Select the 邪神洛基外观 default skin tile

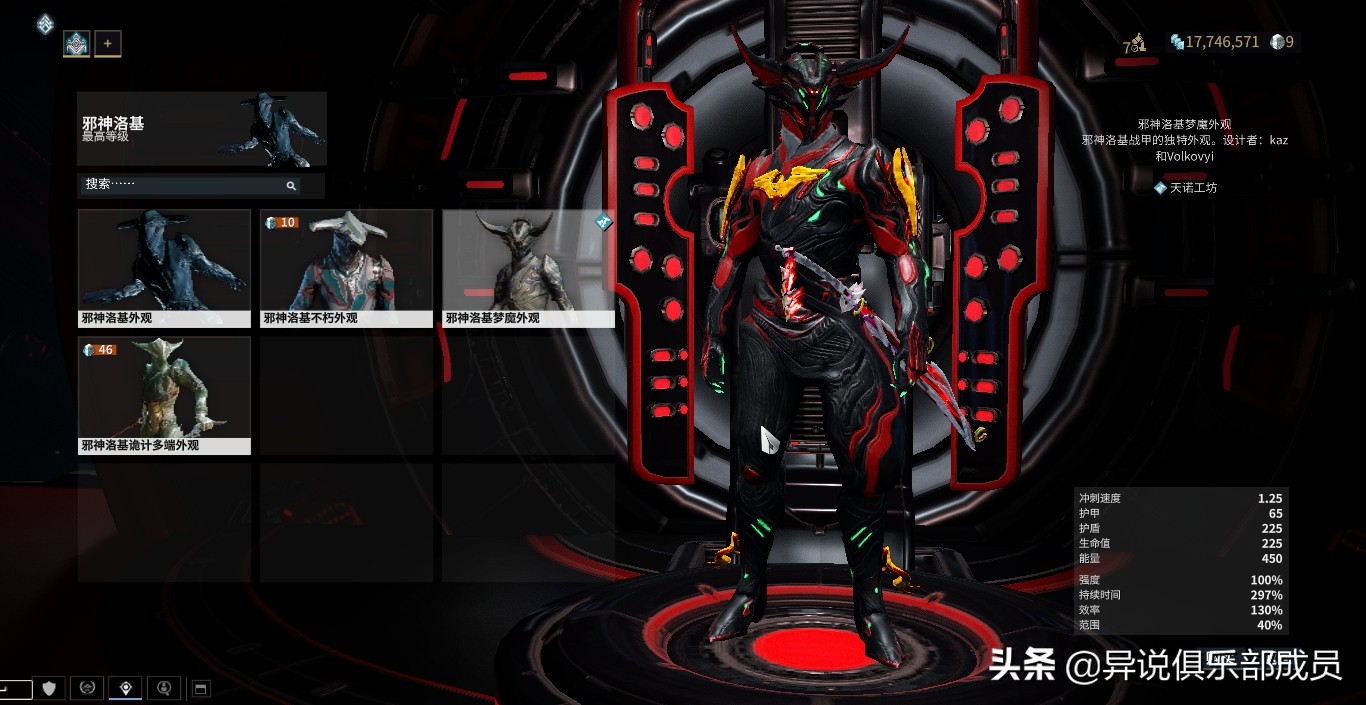164,268
